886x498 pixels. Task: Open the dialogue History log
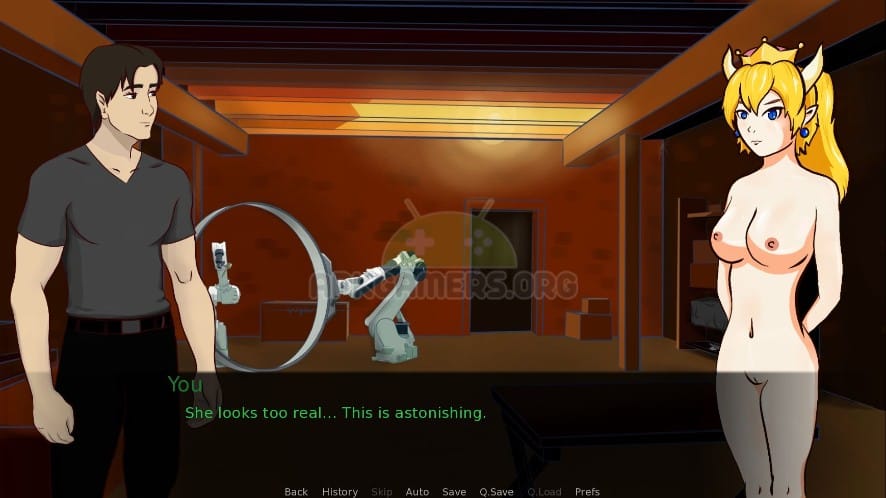(340, 492)
